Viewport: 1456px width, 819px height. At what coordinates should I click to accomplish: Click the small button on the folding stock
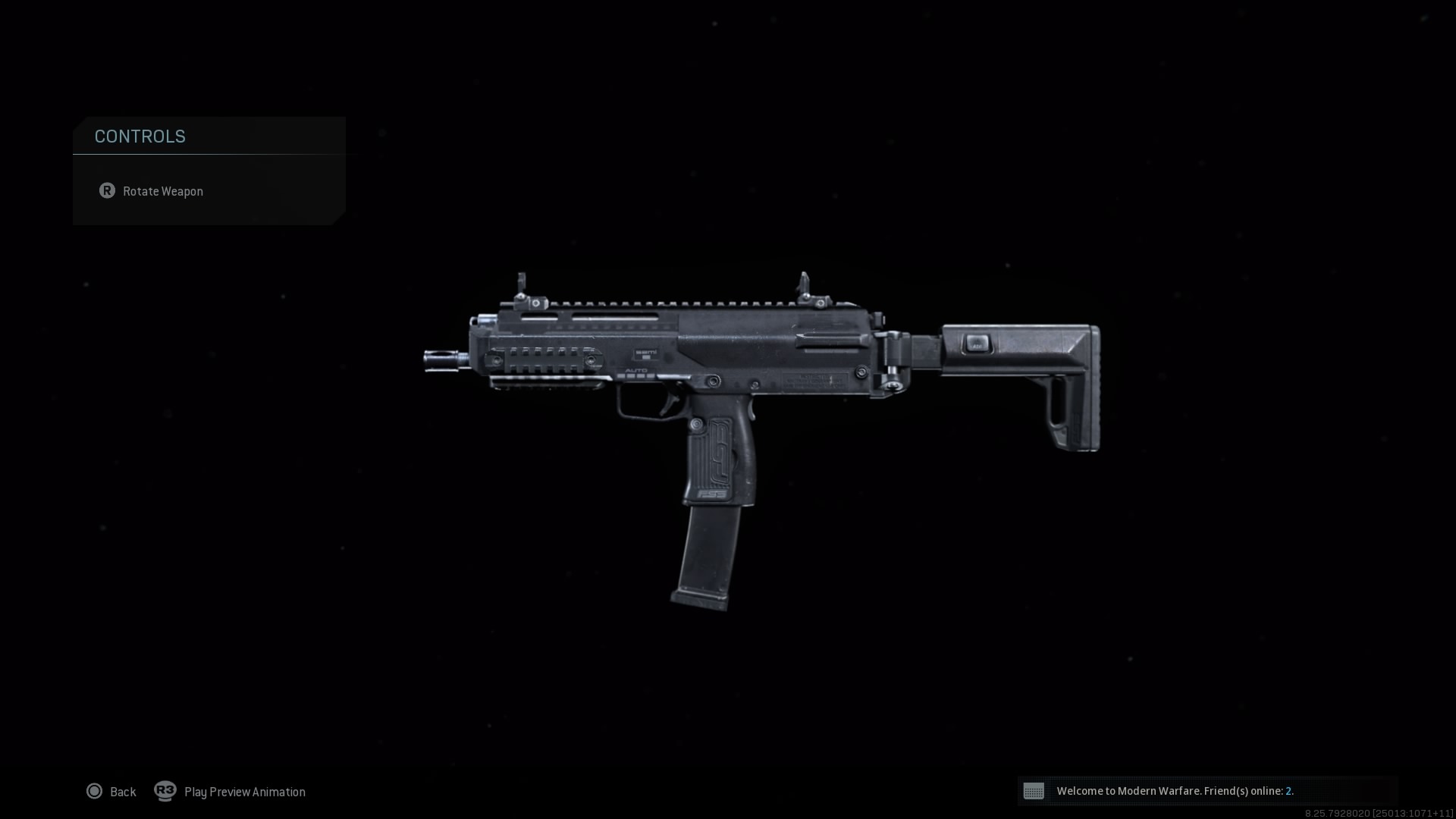click(x=977, y=343)
